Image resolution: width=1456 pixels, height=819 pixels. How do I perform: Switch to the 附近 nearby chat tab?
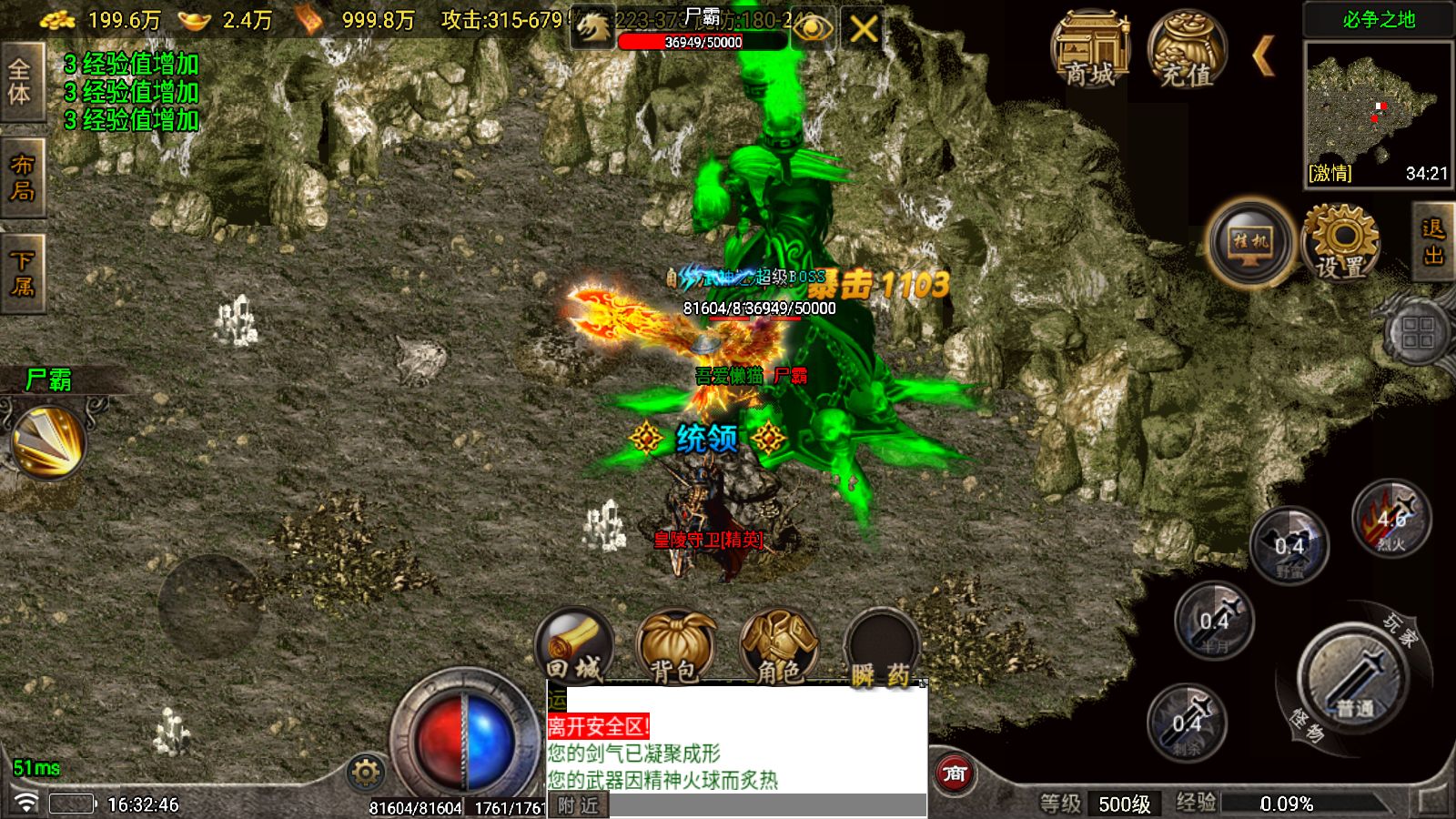click(579, 805)
